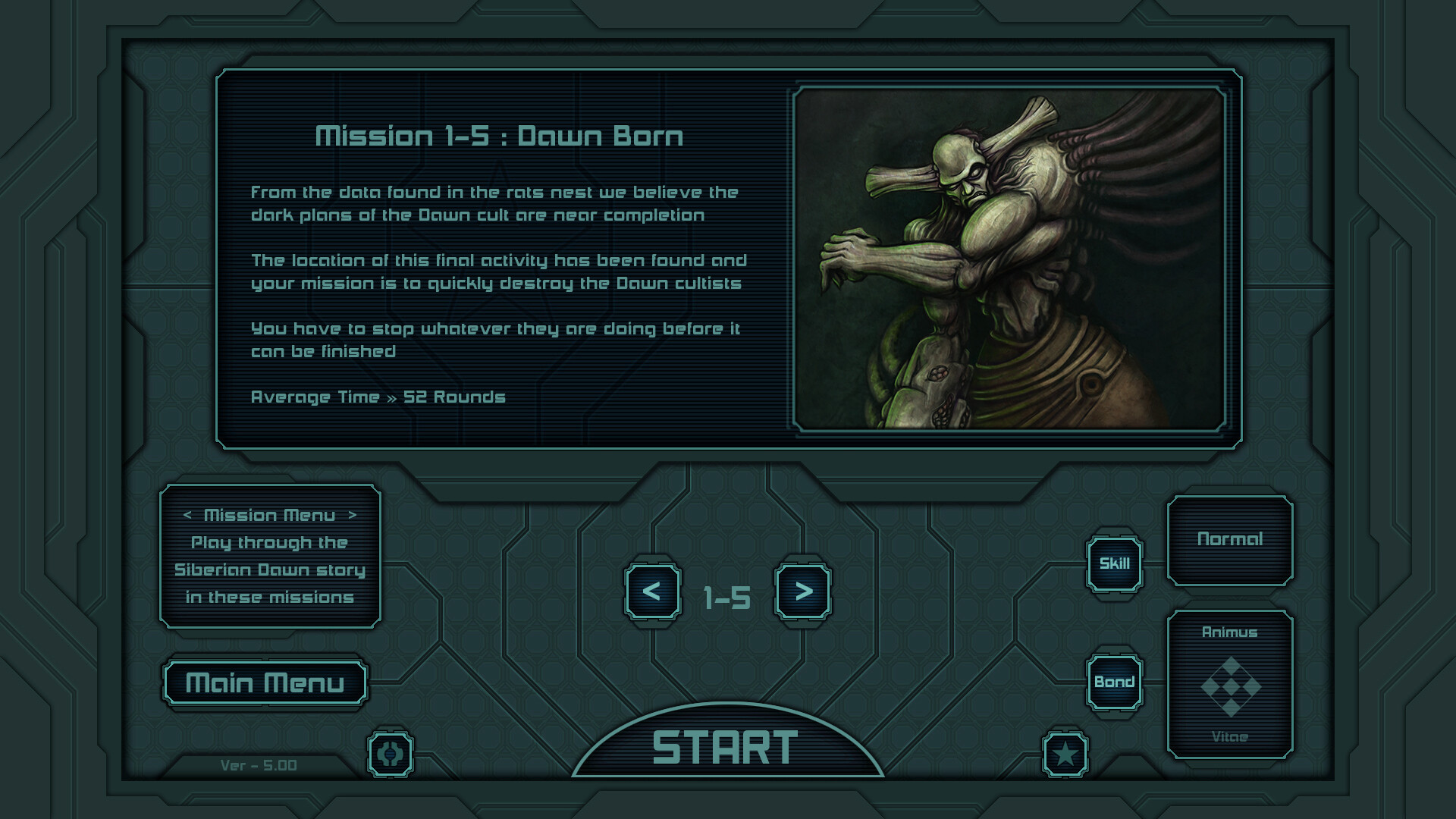
Task: Click the Mission 1-5 Dawn Born title
Action: coord(500,136)
